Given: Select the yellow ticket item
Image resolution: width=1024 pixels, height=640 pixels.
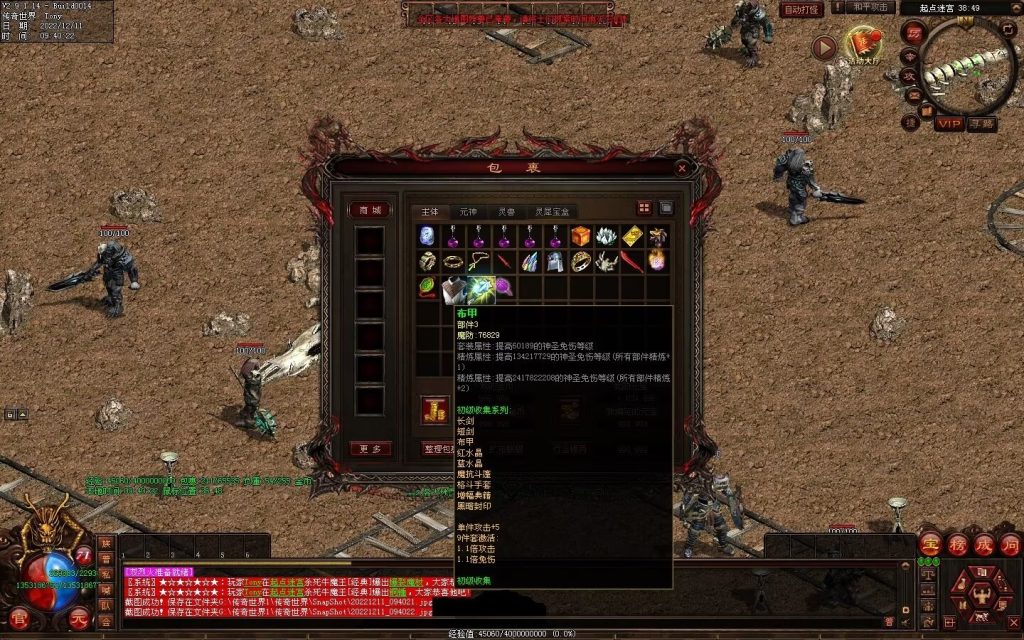Looking at the screenshot, I should point(632,236).
